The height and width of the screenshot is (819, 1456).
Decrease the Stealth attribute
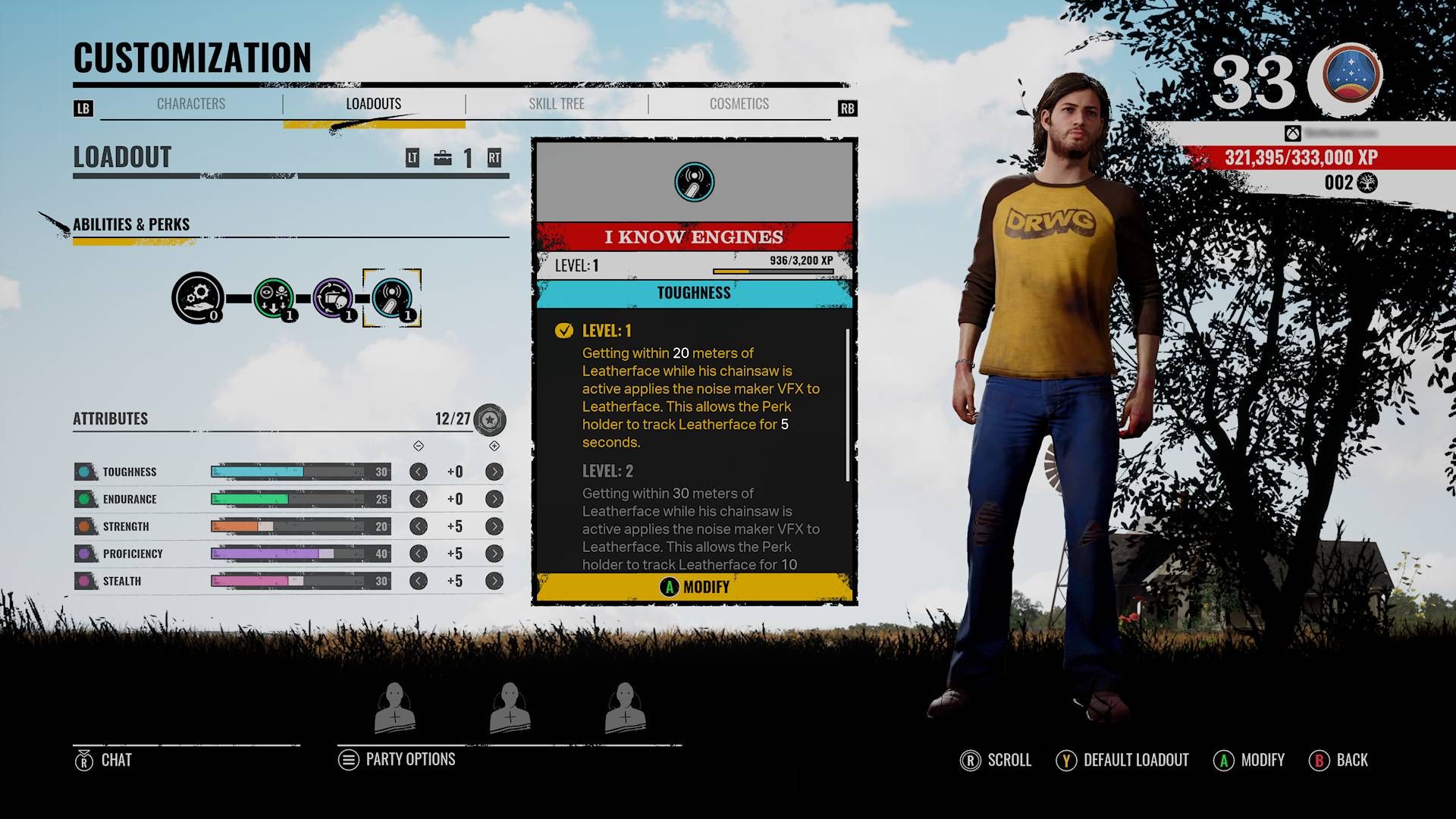tap(418, 581)
